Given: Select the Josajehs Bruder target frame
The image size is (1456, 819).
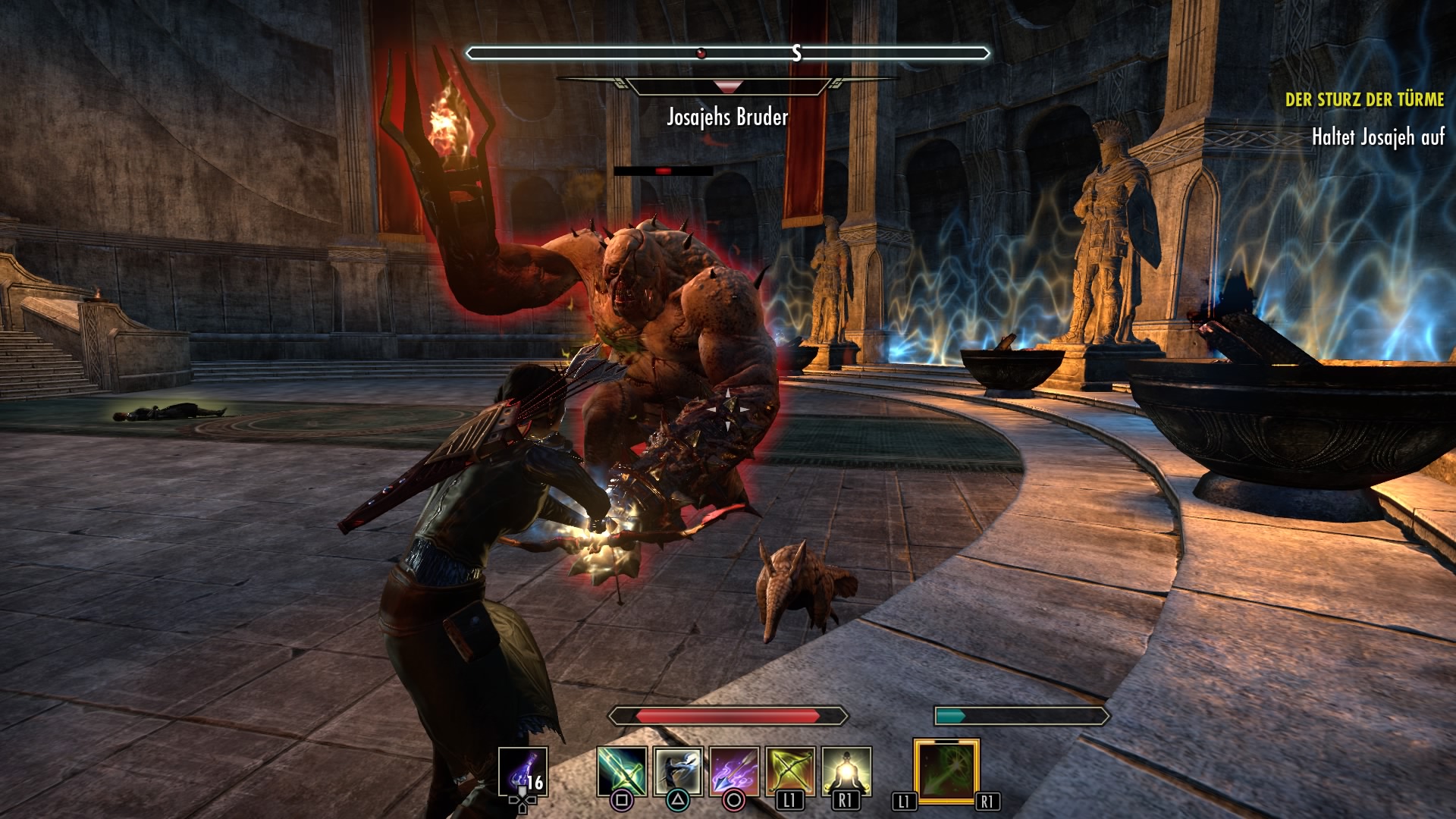Looking at the screenshot, I should pyautogui.click(x=727, y=117).
